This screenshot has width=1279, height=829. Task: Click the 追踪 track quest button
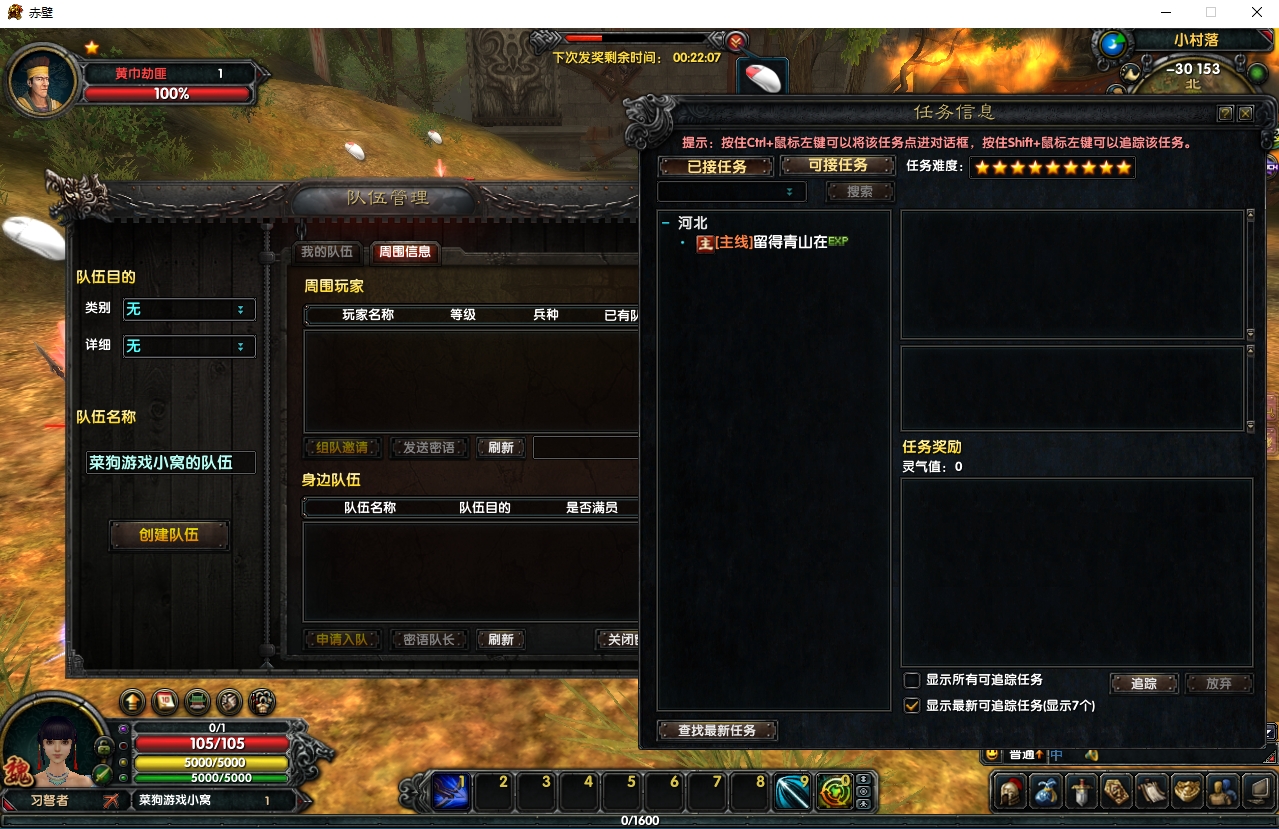coord(1144,684)
